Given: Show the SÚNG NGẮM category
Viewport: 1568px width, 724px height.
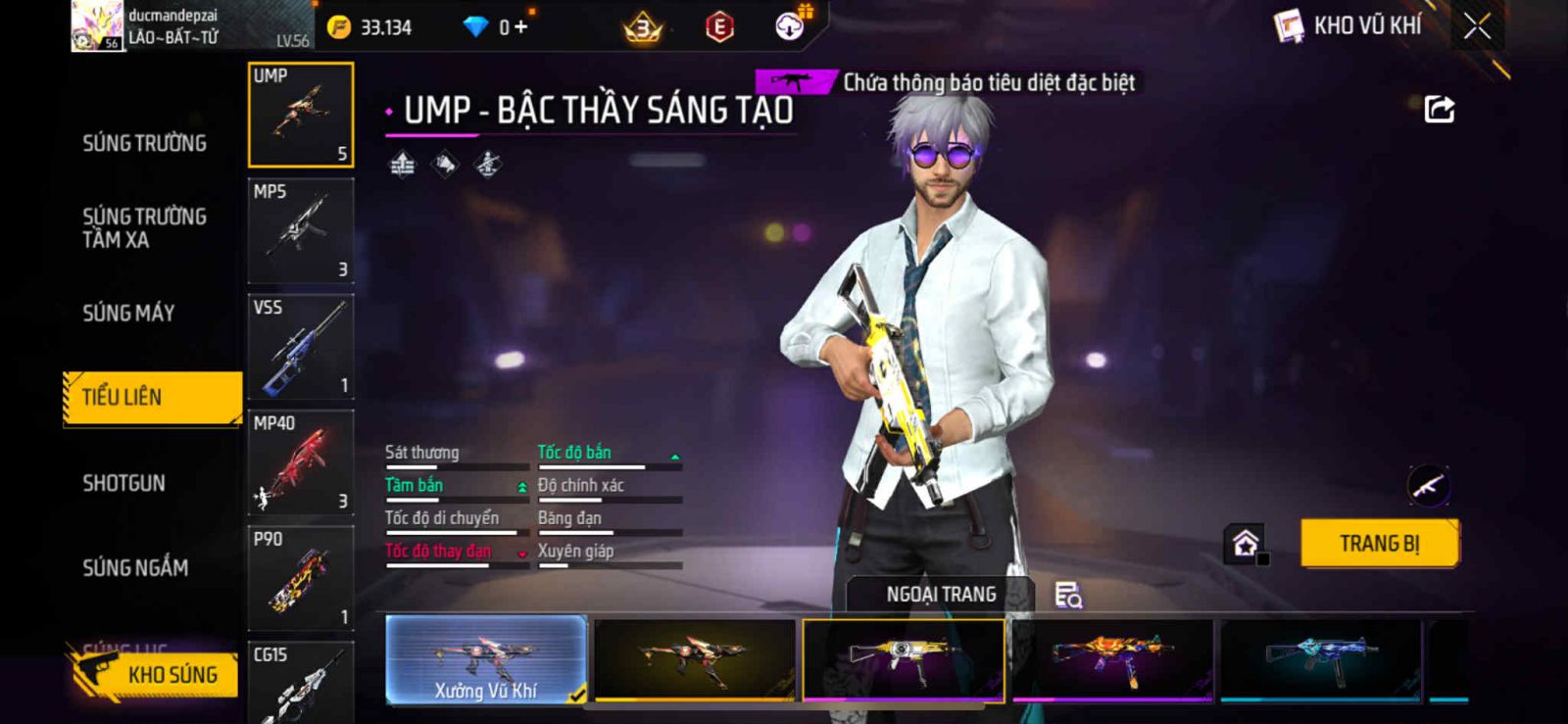Looking at the screenshot, I should tap(135, 567).
